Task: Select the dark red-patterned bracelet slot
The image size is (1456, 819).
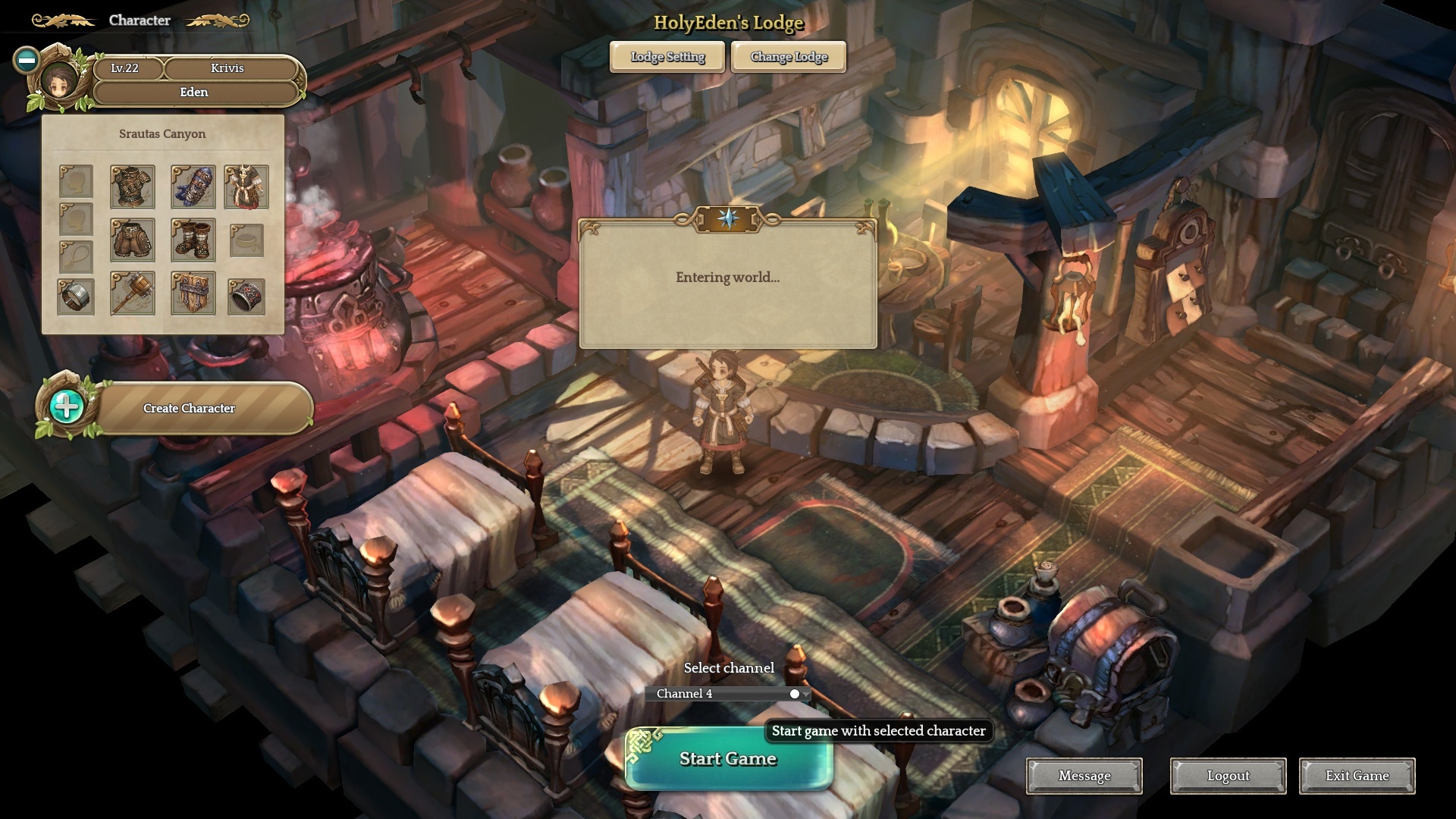Action: [x=246, y=296]
